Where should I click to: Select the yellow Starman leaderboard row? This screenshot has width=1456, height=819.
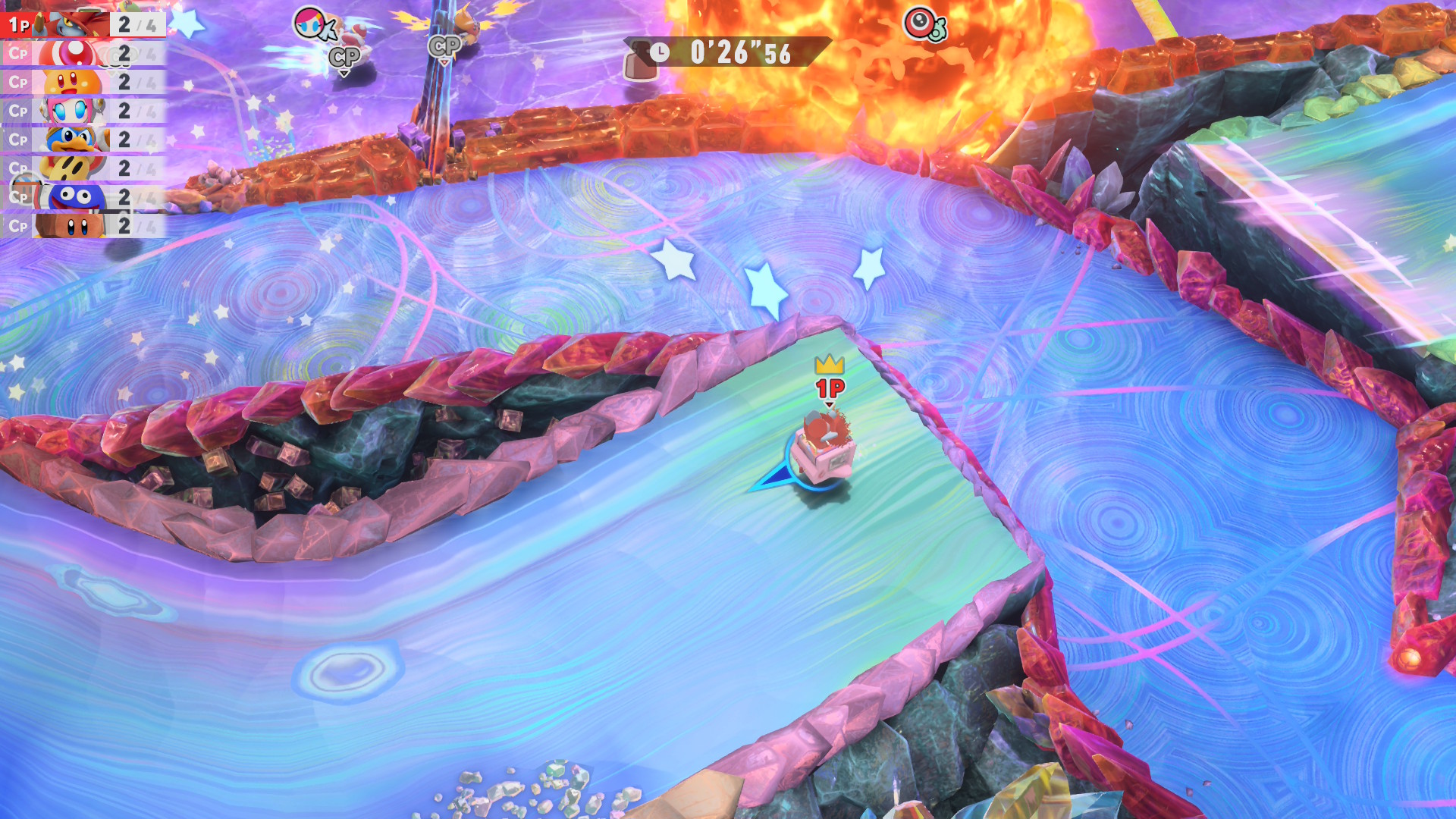[83, 168]
